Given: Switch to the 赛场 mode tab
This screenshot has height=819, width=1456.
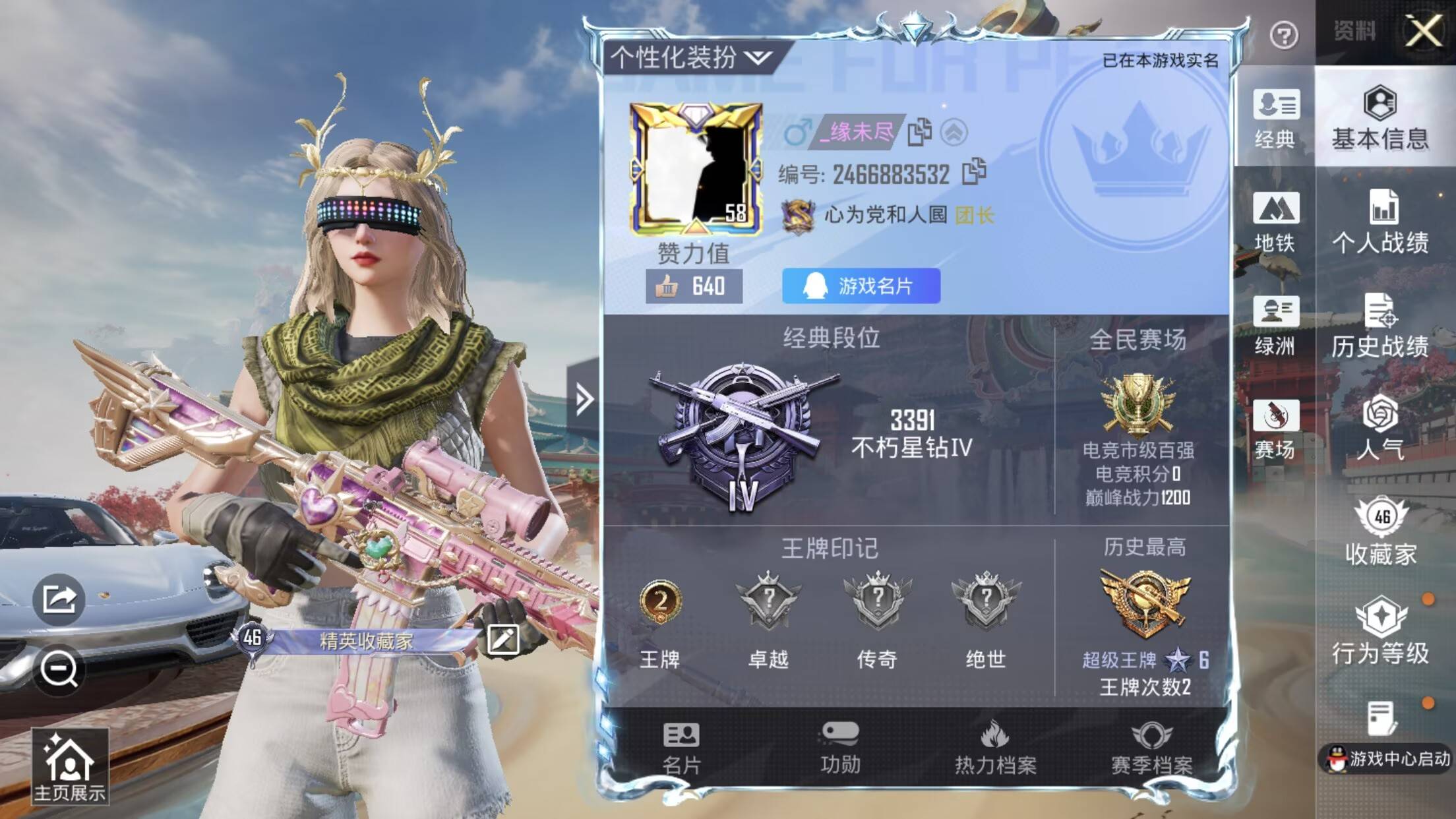Looking at the screenshot, I should coord(1275,429).
